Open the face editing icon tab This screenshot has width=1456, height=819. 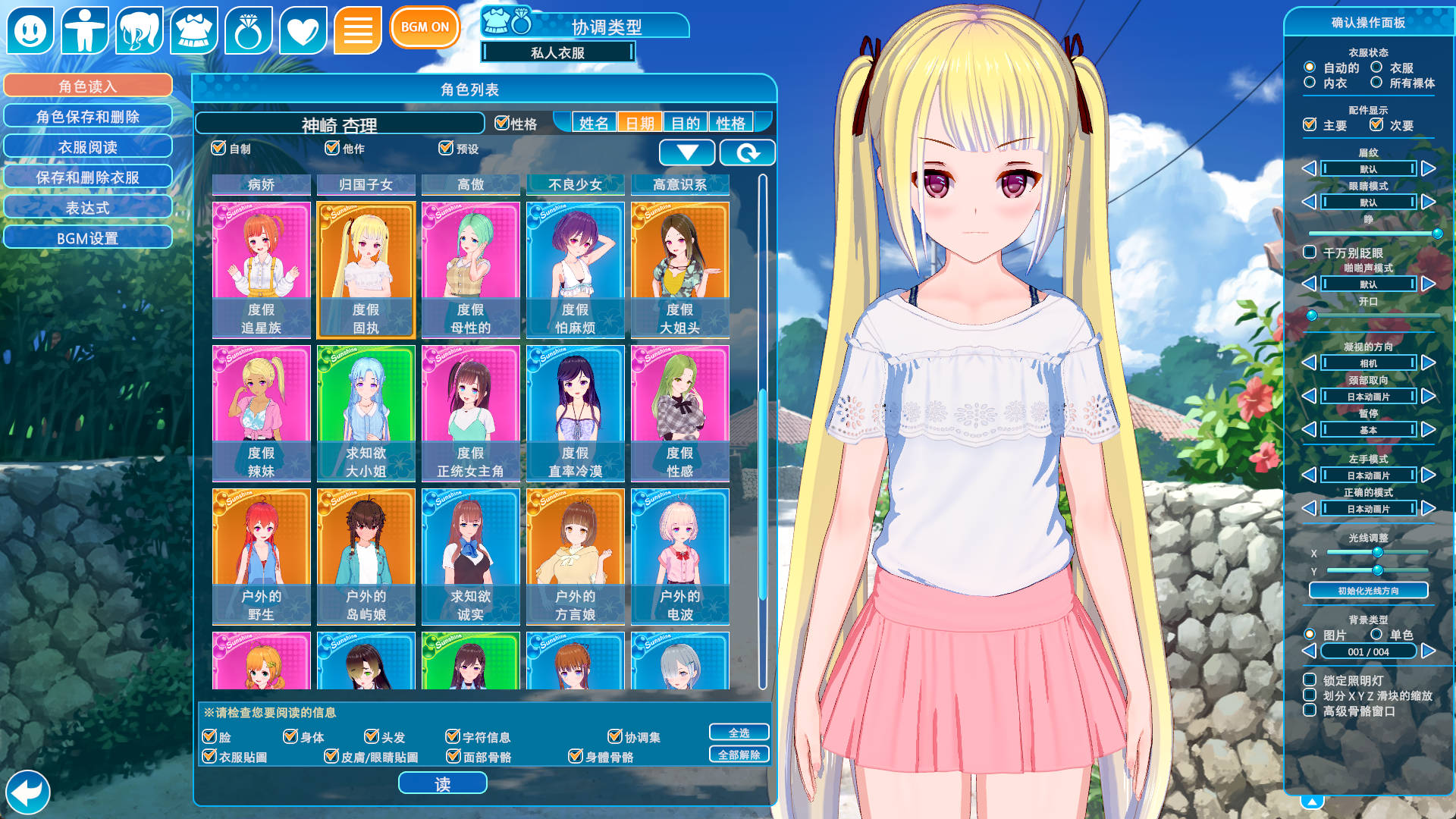click(x=30, y=30)
